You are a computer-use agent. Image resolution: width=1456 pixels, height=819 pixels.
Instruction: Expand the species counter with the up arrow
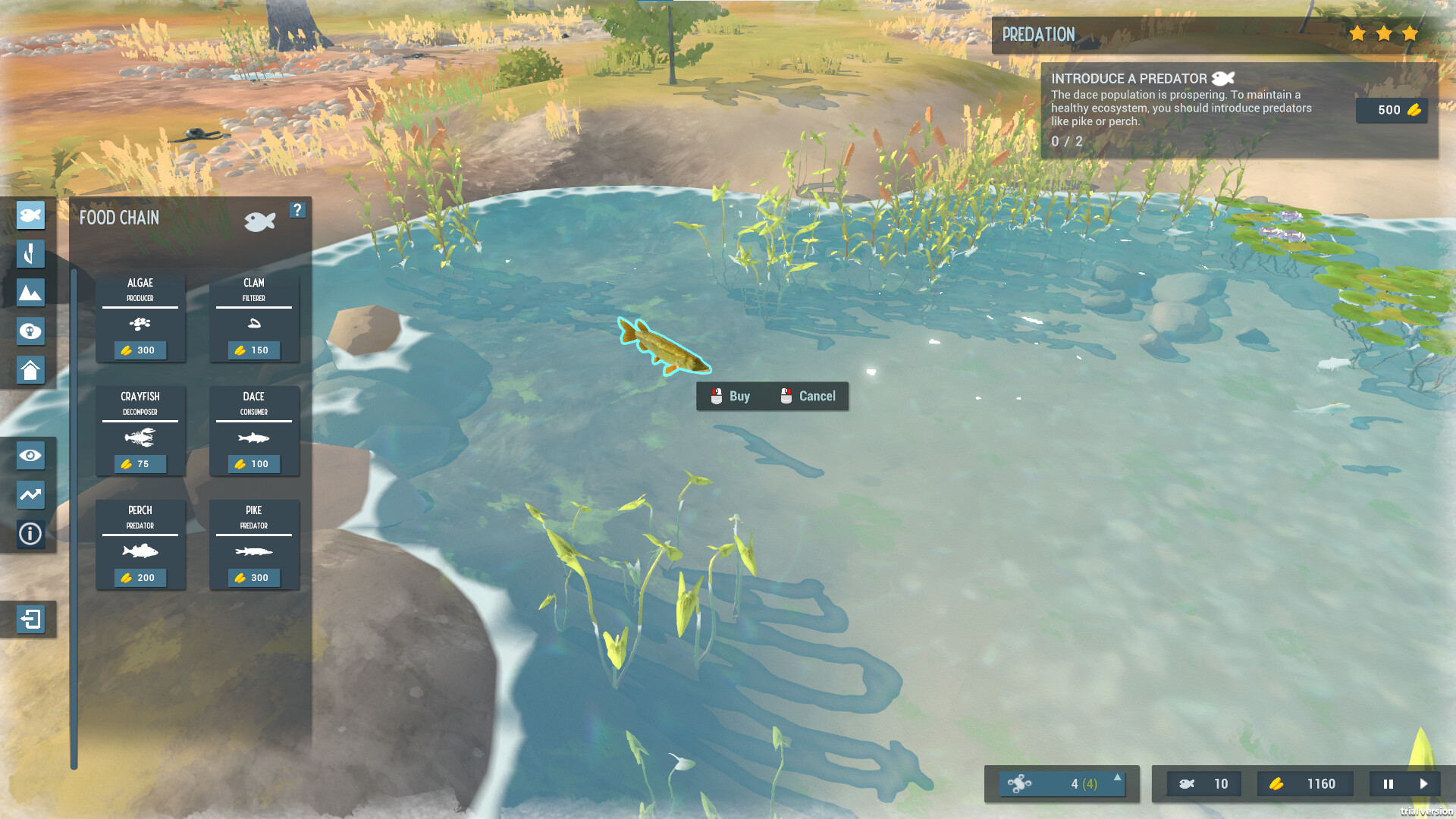[x=1116, y=777]
